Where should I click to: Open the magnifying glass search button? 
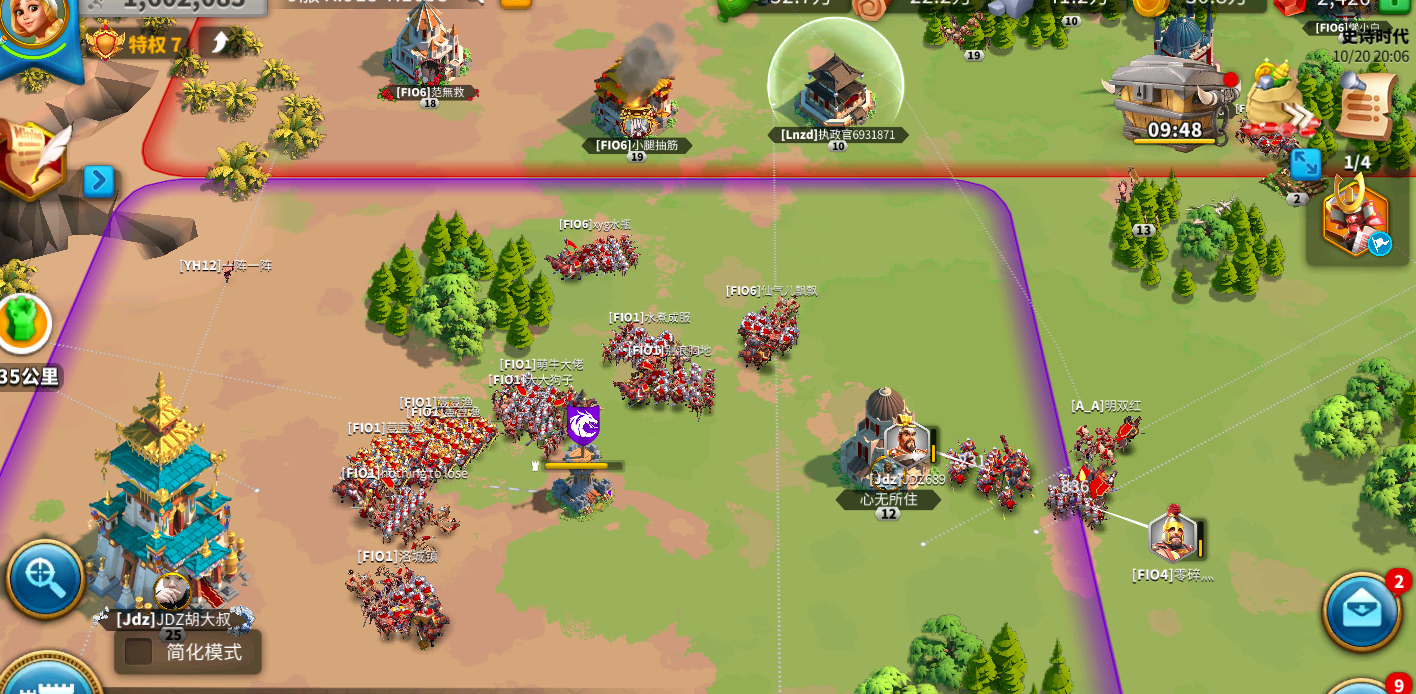point(44,578)
